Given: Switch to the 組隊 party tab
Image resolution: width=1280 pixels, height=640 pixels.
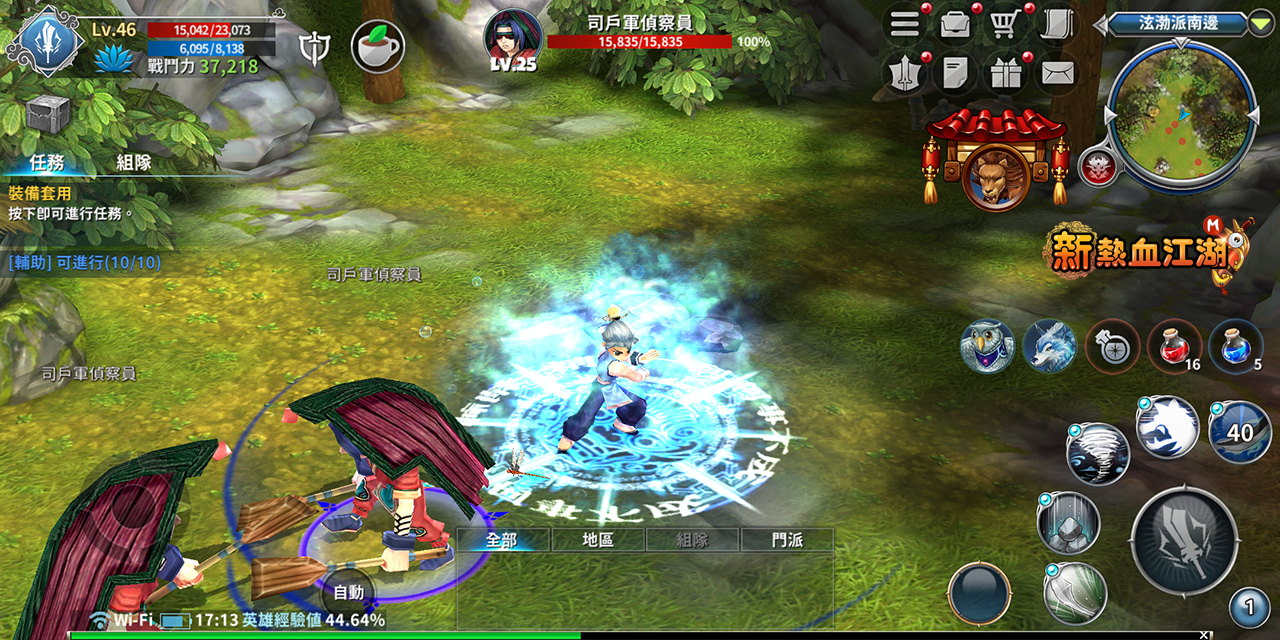Looking at the screenshot, I should tap(134, 162).
